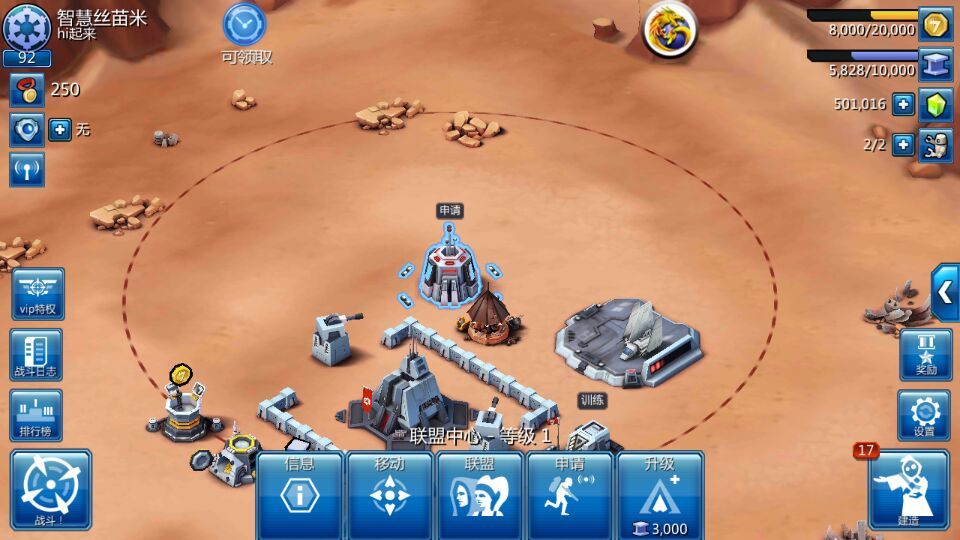Upgrade building with 升级 for 3,000

pos(659,494)
